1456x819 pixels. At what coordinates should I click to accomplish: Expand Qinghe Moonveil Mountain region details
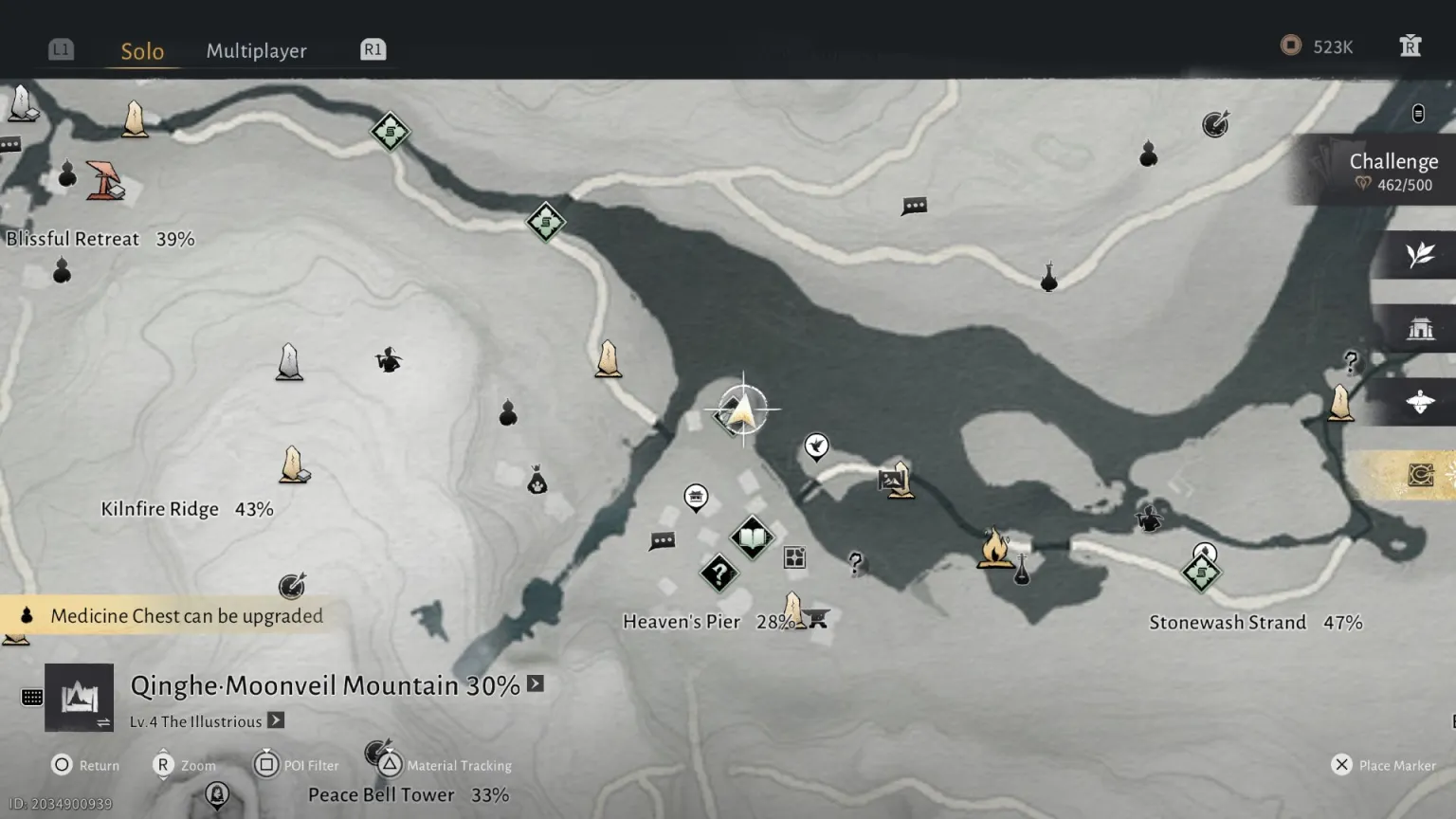coord(536,683)
